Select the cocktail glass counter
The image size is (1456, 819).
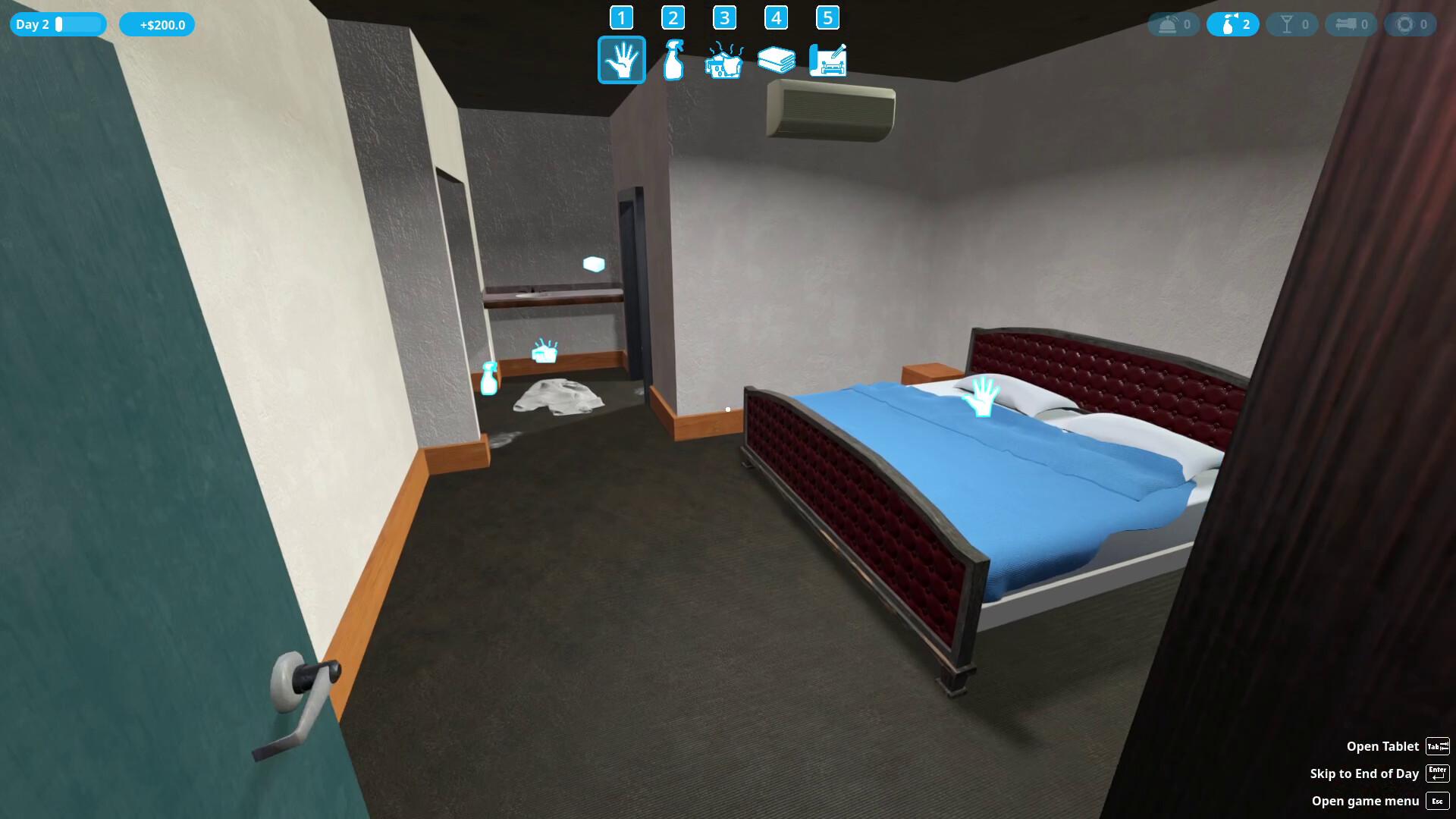click(1292, 24)
